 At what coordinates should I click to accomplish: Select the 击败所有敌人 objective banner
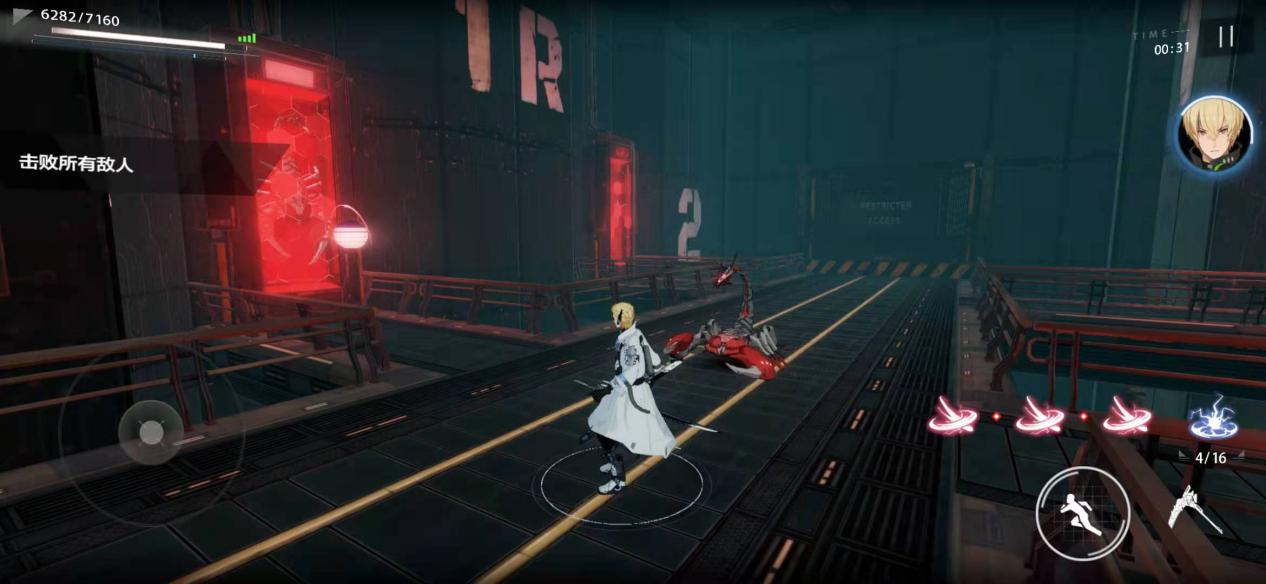coord(77,163)
